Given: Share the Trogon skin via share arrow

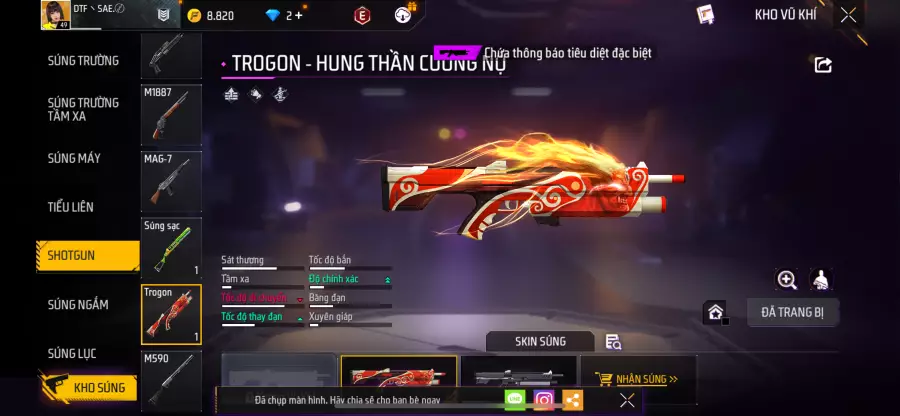Looking at the screenshot, I should [x=823, y=65].
